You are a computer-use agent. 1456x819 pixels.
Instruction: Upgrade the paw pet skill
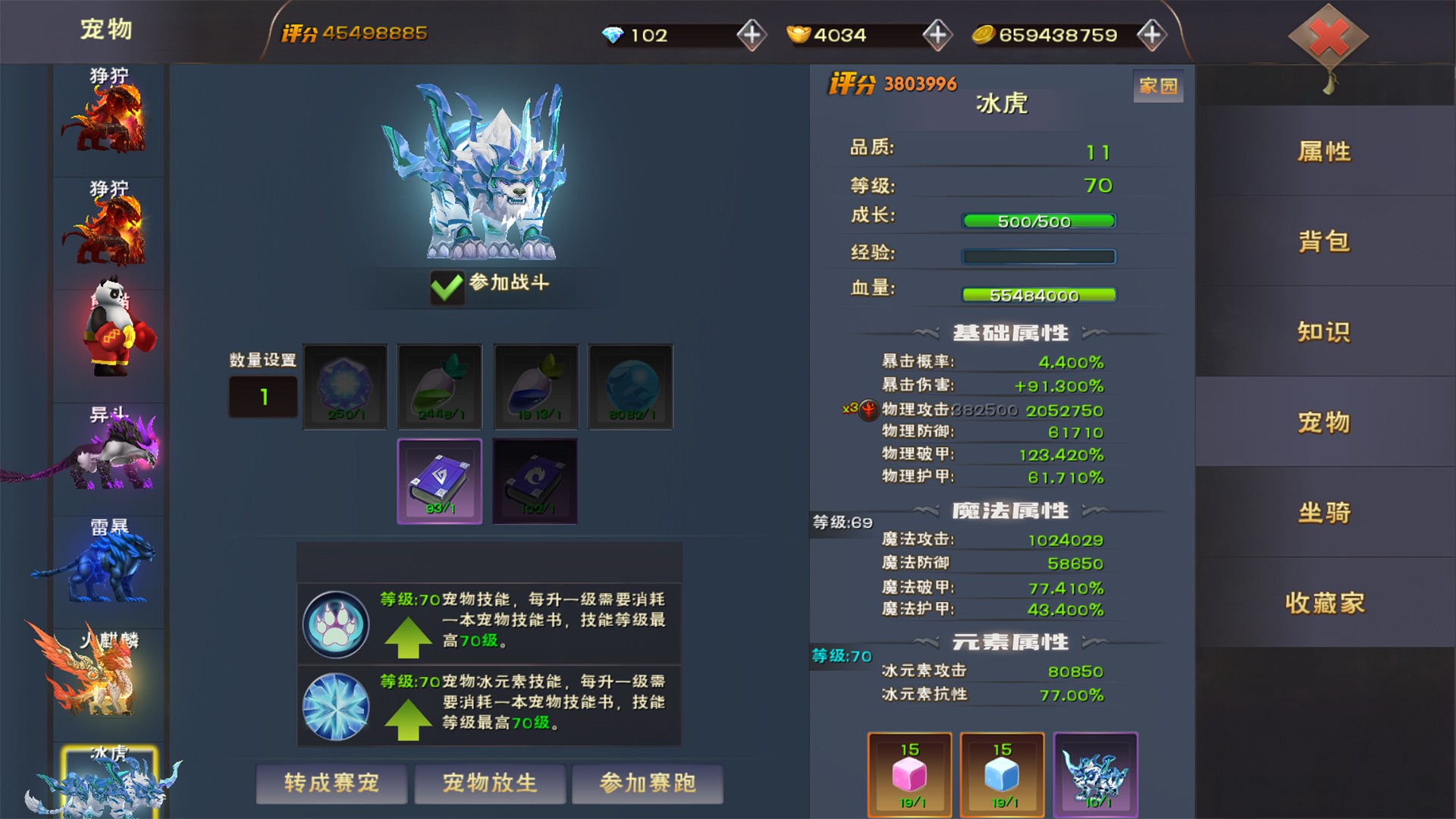pos(408,637)
